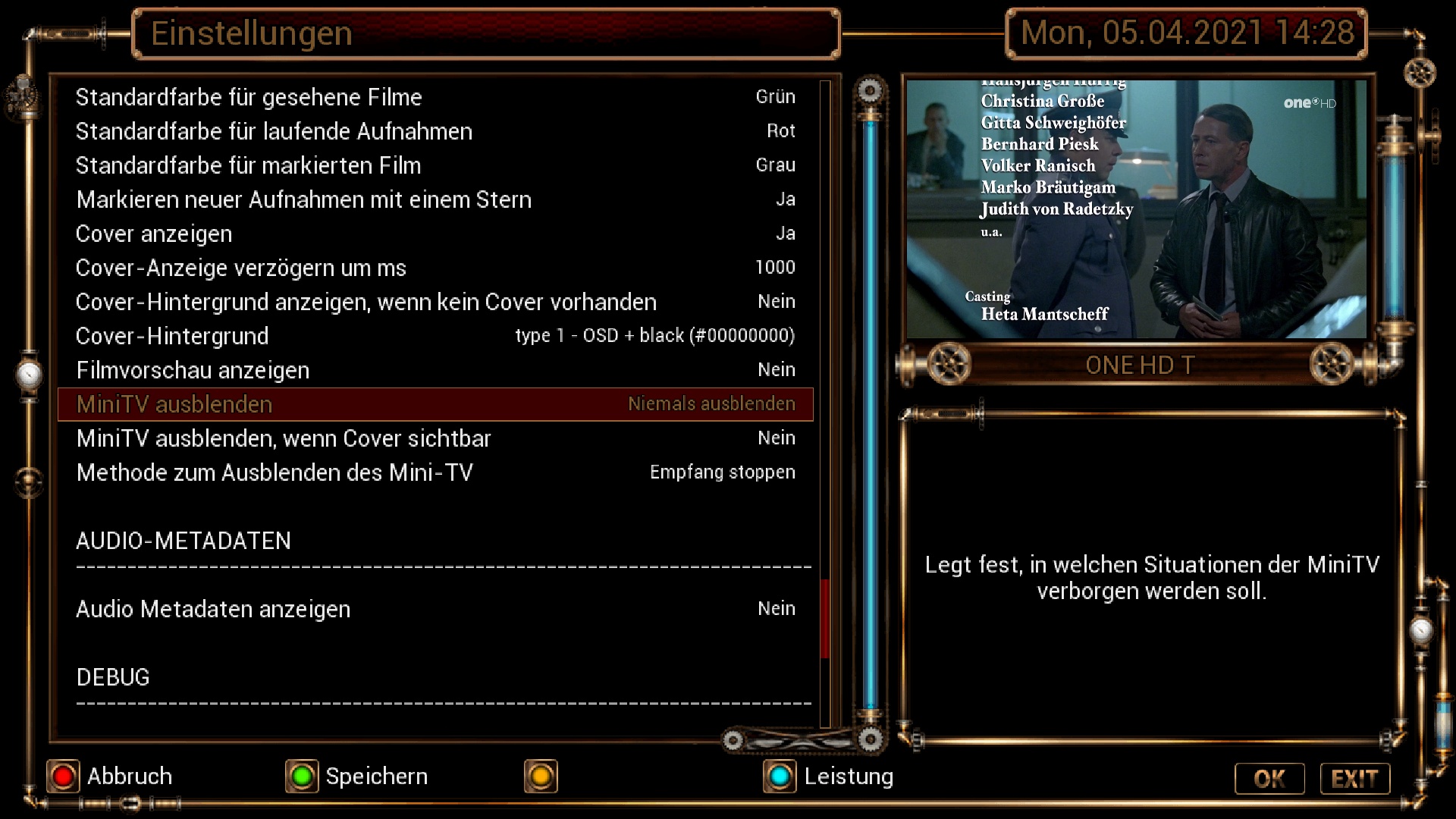Viewport: 1456px width, 819px height.
Task: Change the 'Cover-Hintergrund' type setting
Action: click(435, 336)
